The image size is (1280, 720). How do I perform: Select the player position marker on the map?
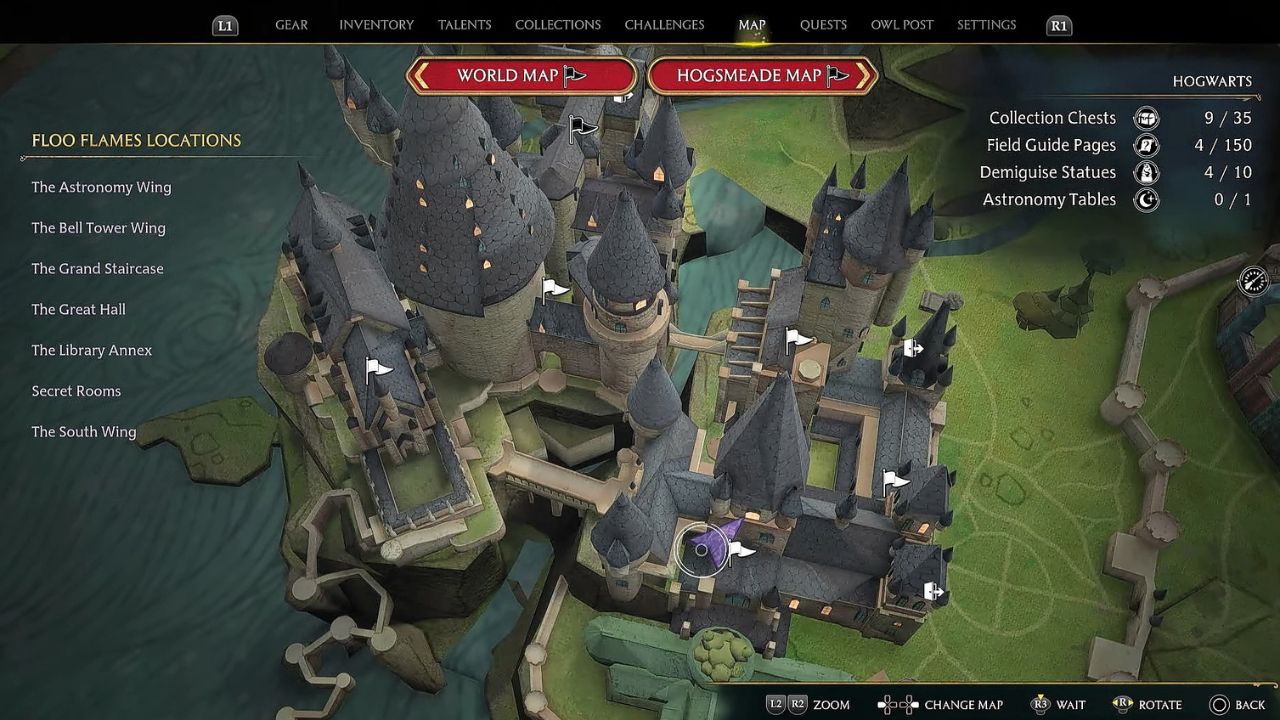pyautogui.click(x=703, y=549)
